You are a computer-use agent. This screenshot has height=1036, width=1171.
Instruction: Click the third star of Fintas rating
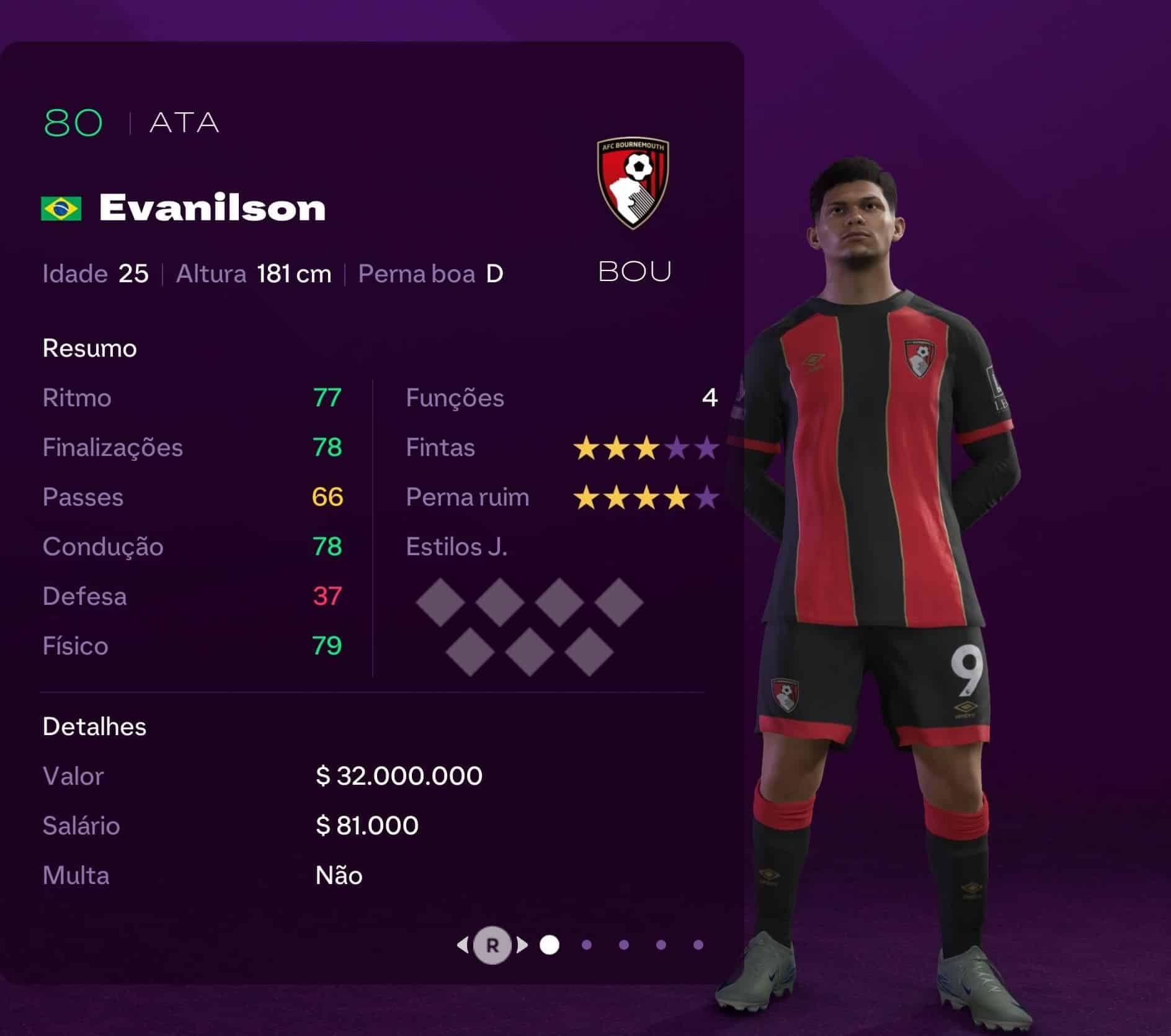click(647, 447)
